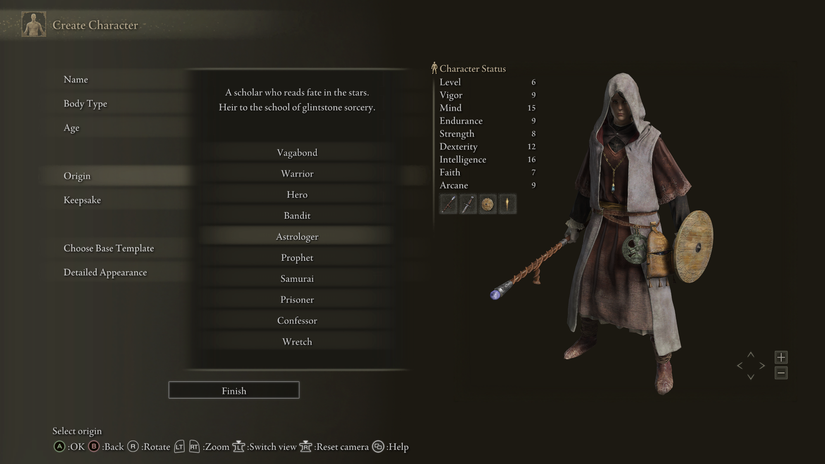The image size is (825, 464).
Task: Open Choose Base Template
Action: [108, 248]
